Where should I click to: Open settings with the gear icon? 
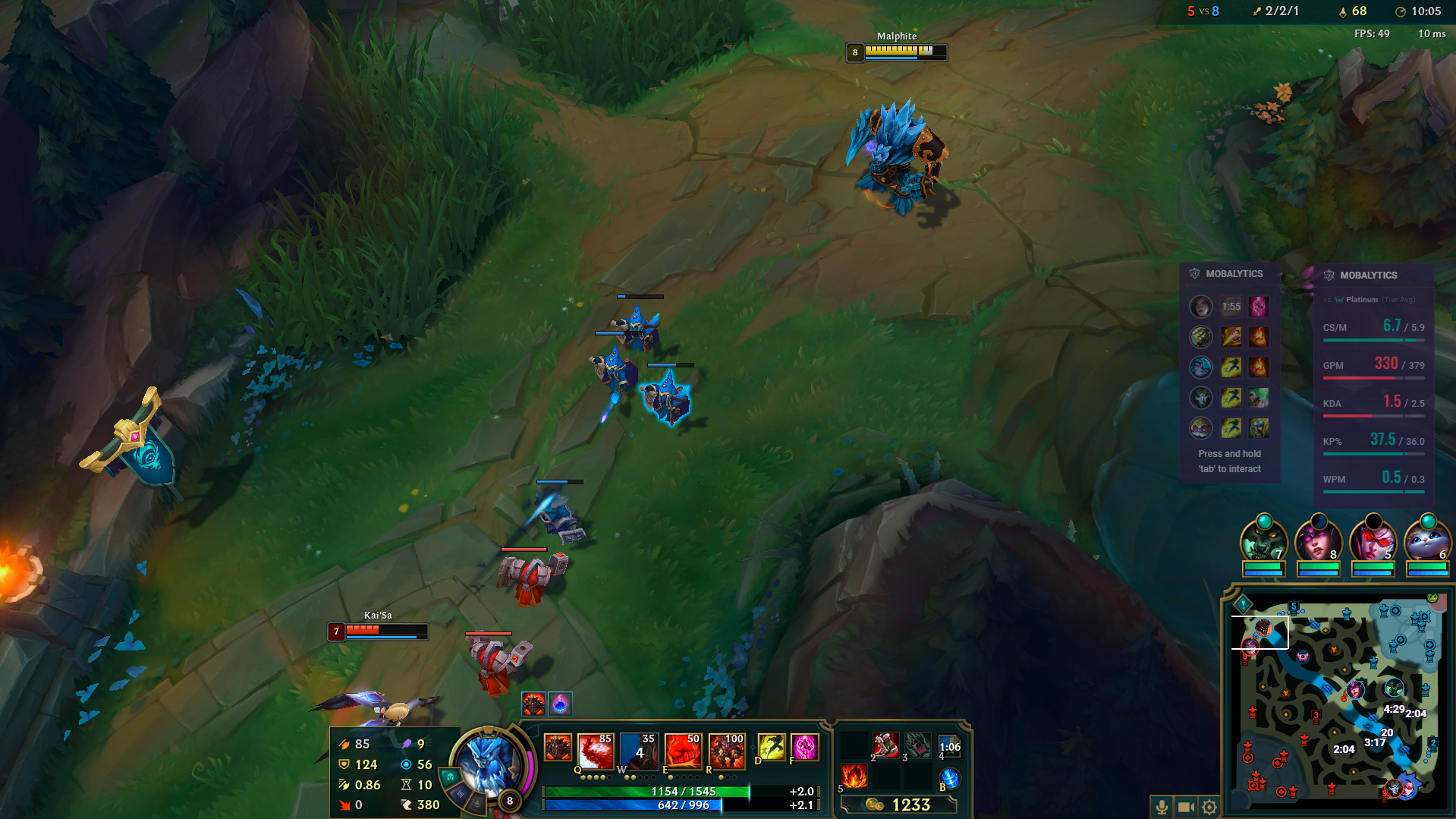pyautogui.click(x=1209, y=808)
